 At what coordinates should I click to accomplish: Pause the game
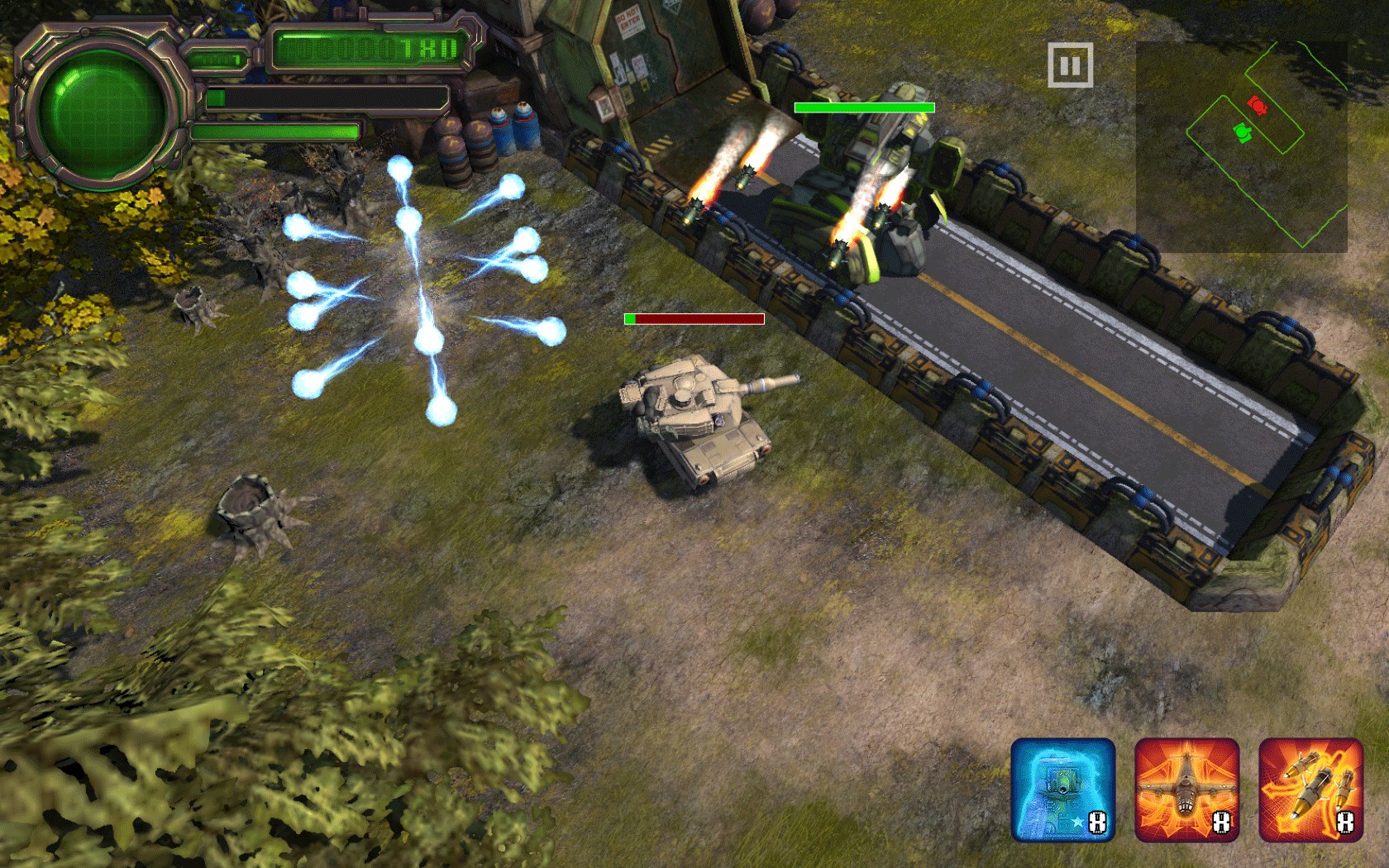coord(1070,65)
